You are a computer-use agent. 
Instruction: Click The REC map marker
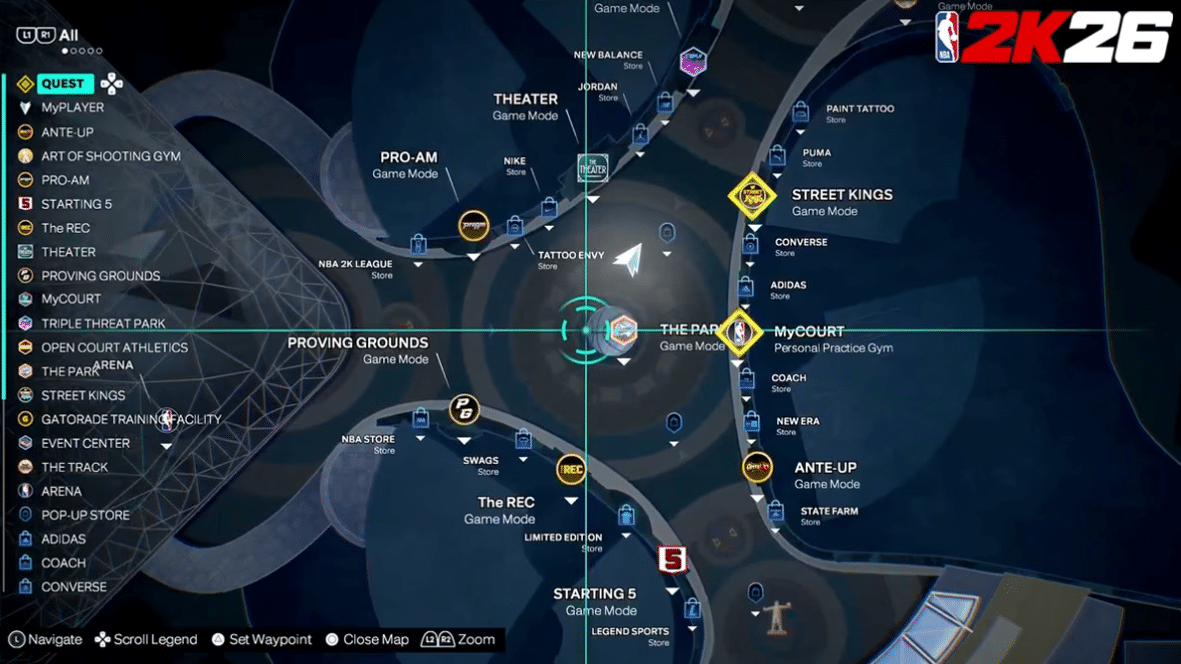(x=571, y=468)
